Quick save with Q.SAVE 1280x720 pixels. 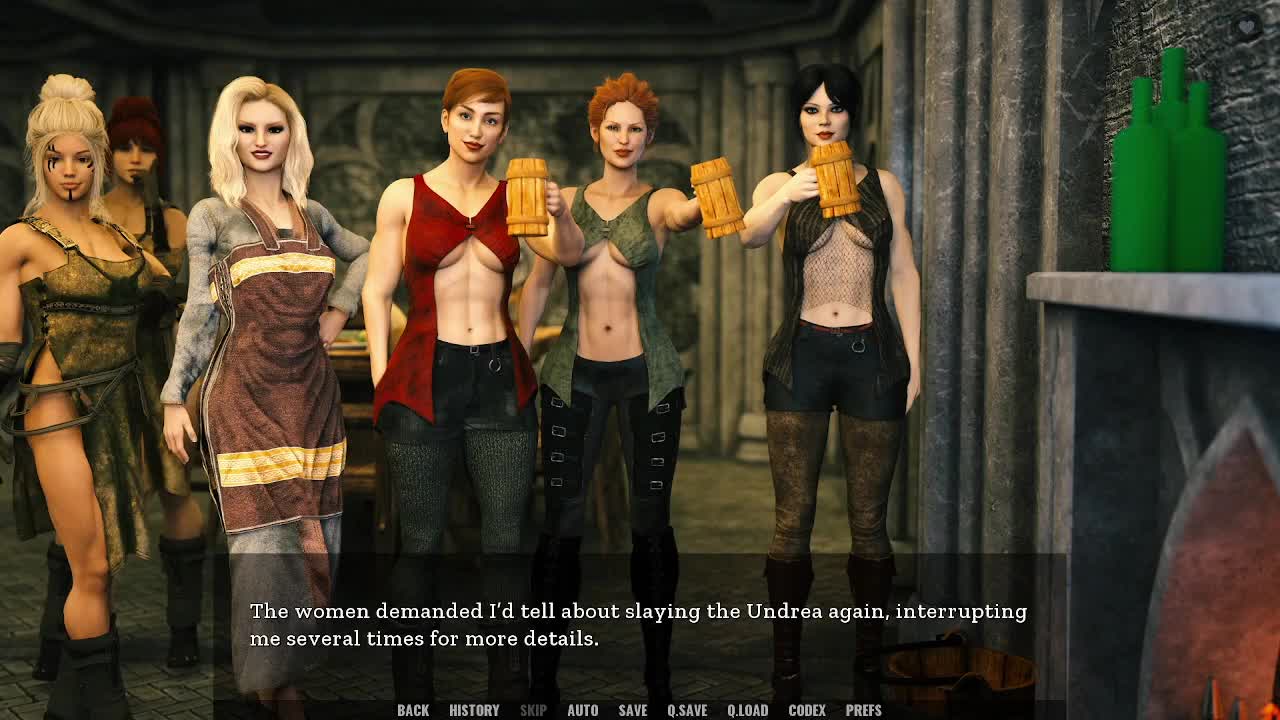(x=687, y=710)
